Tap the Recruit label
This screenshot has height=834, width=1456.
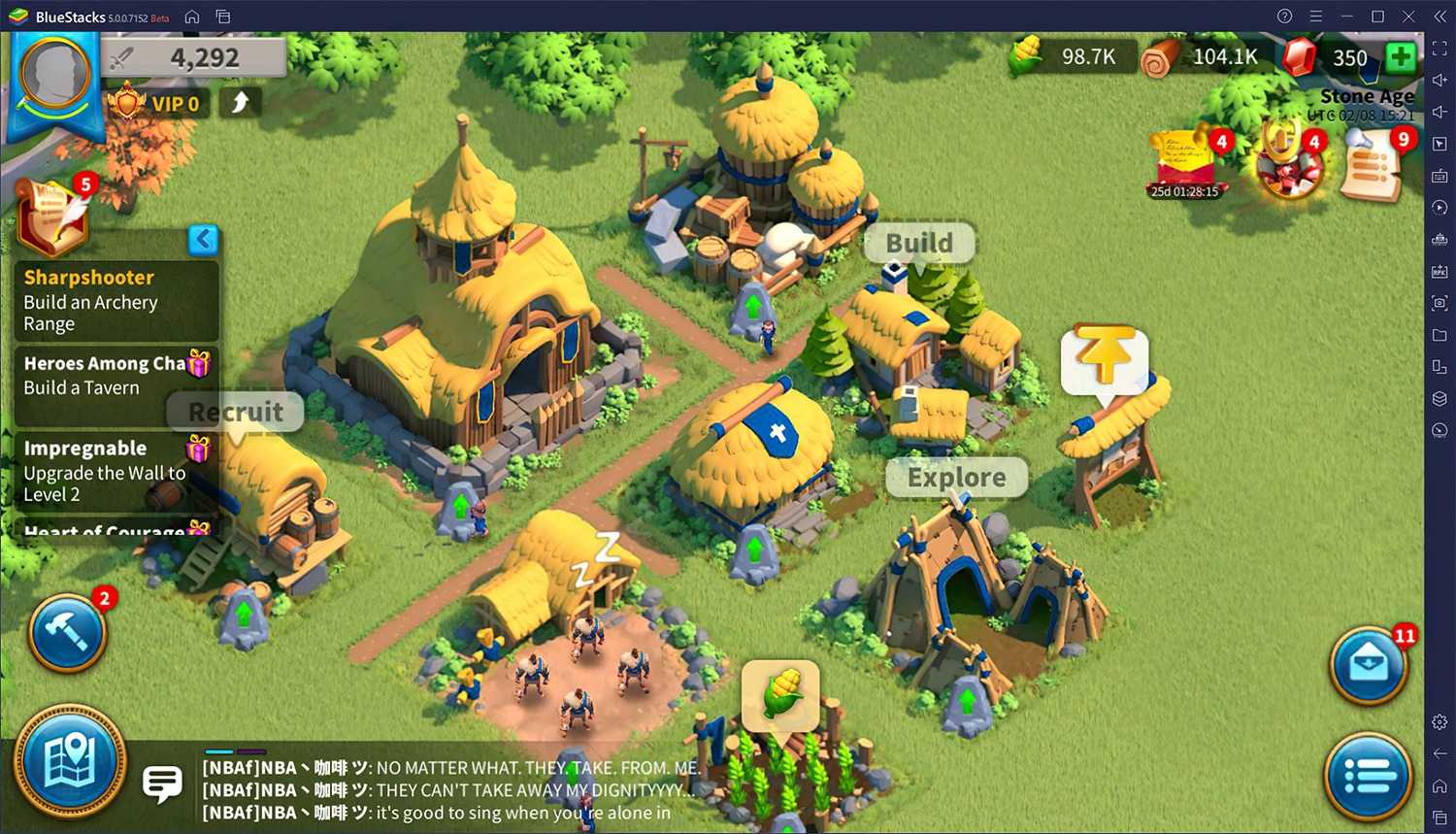pos(236,413)
